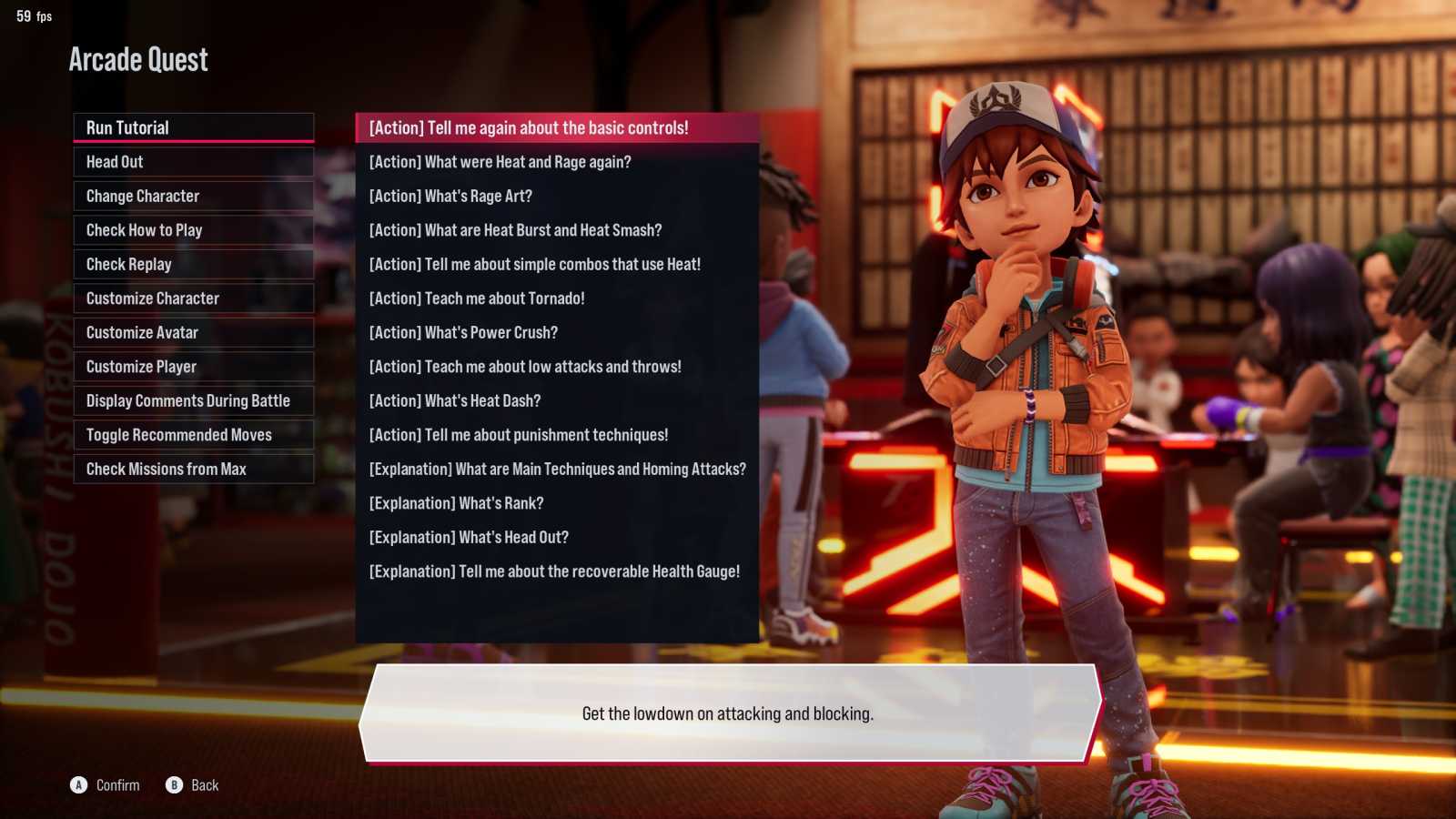Select Display Comments During Battle

point(193,401)
